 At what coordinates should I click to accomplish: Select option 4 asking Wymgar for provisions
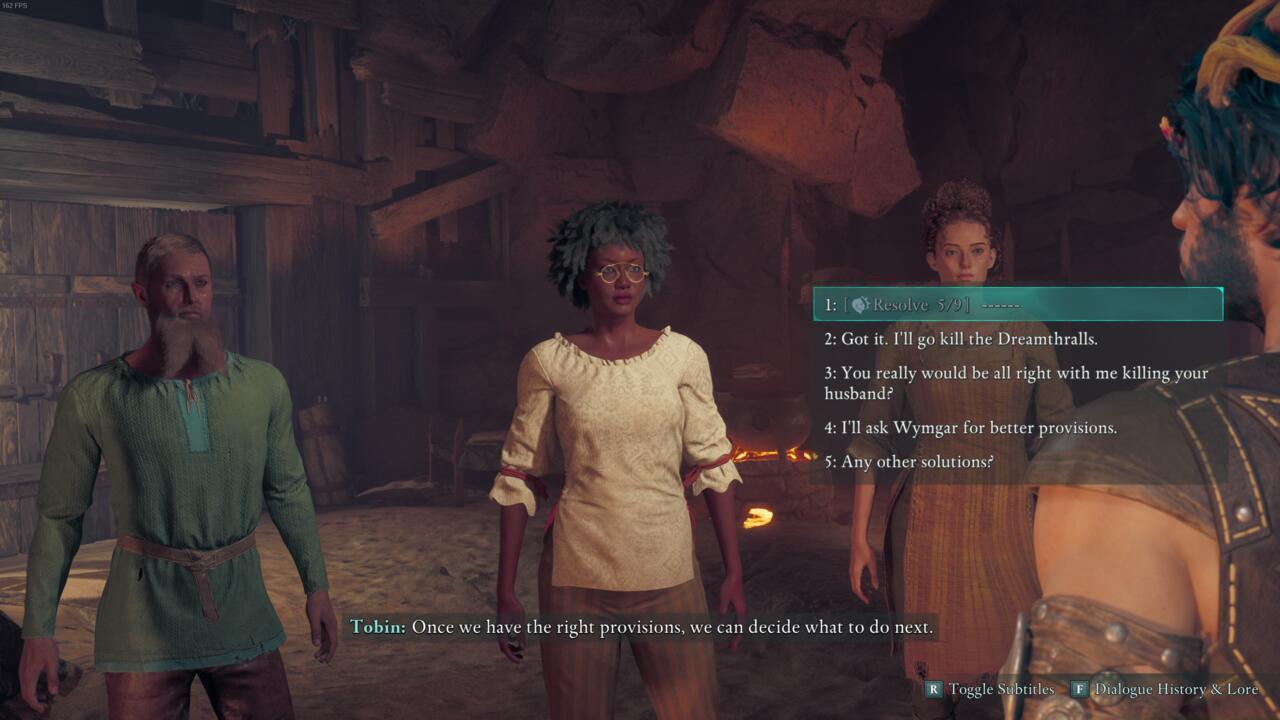coord(970,427)
